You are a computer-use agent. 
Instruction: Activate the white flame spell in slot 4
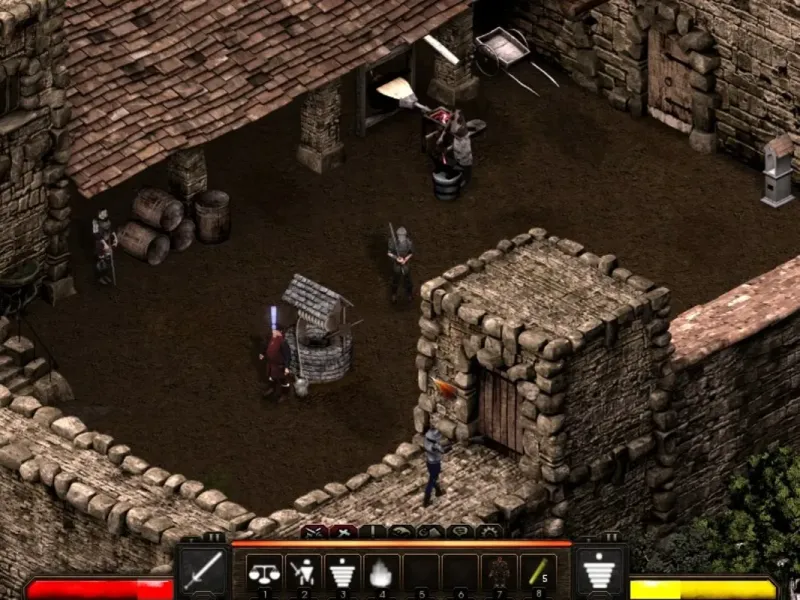click(381, 573)
